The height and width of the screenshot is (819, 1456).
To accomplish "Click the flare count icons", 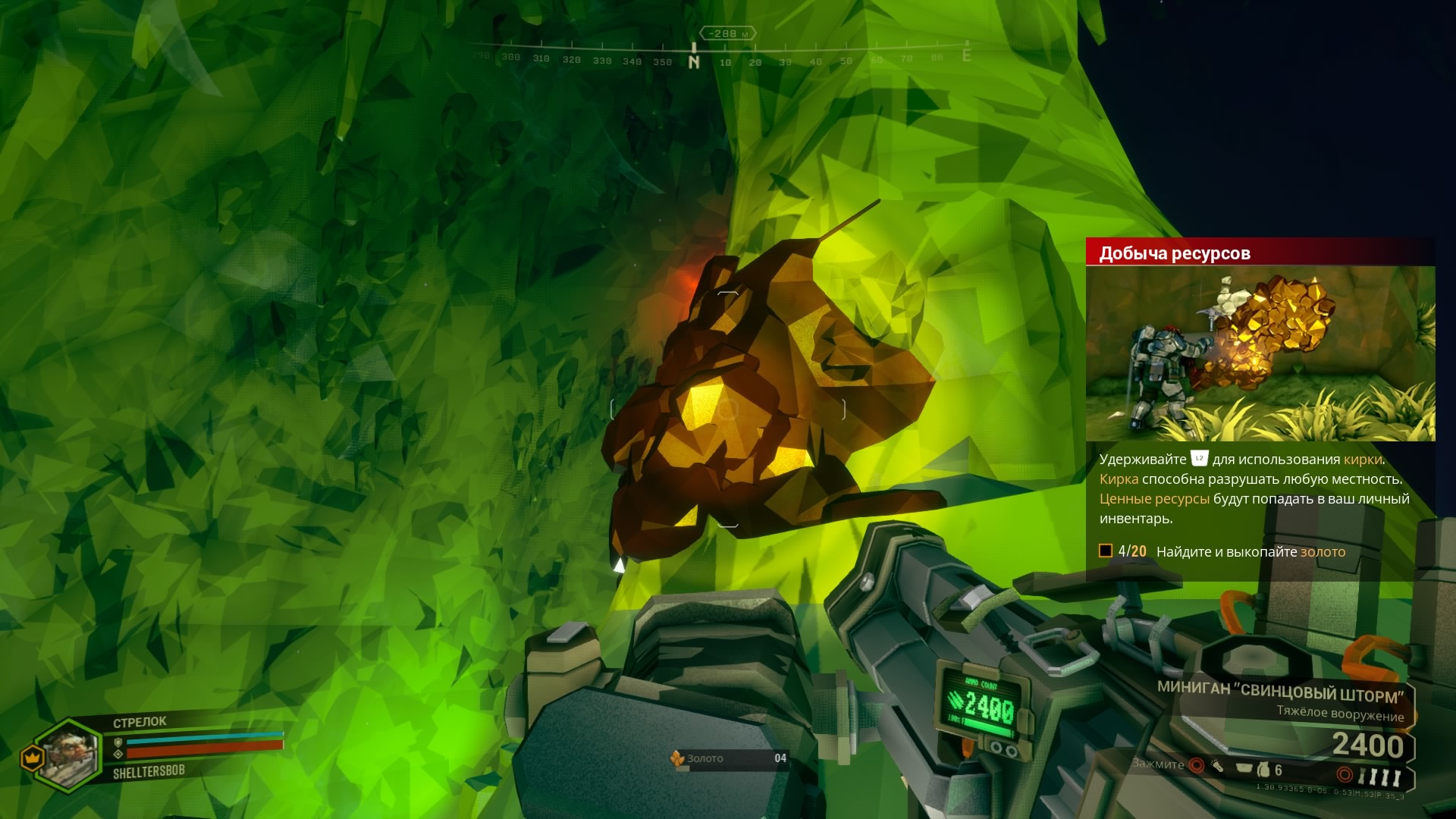I will pos(1379,777).
